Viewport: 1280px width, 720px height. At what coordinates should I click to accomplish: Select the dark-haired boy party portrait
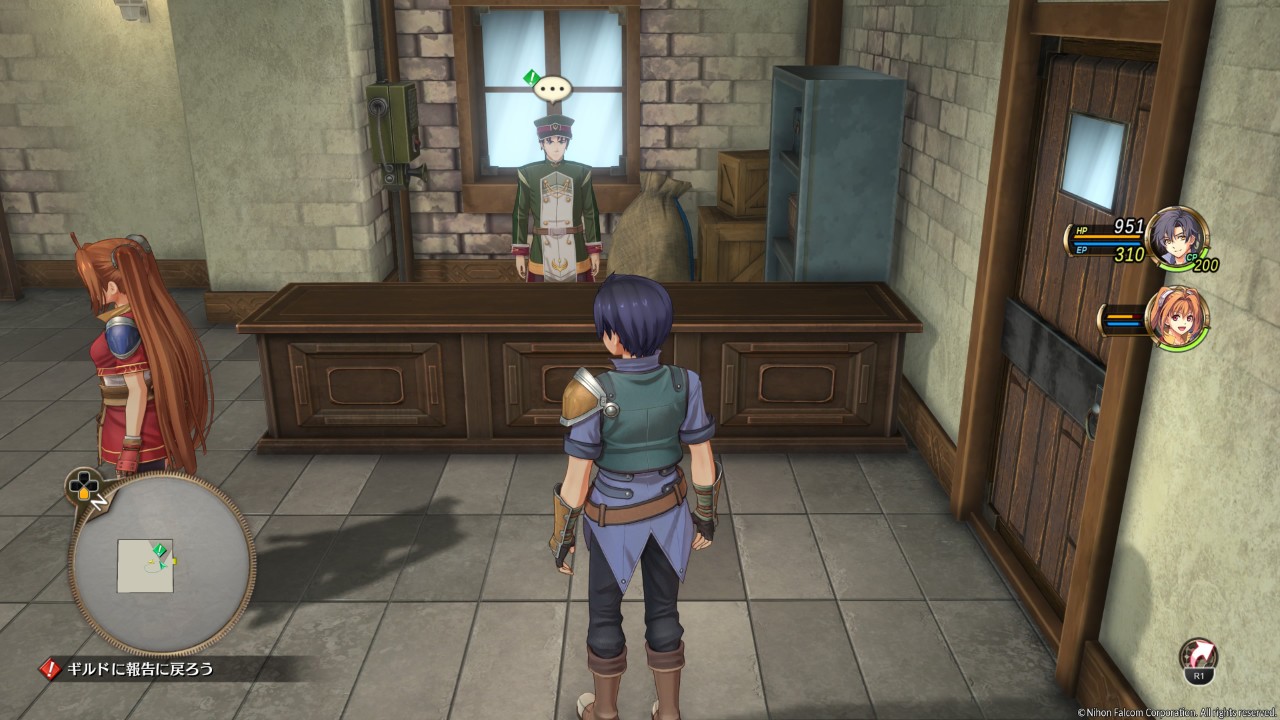tap(1176, 236)
